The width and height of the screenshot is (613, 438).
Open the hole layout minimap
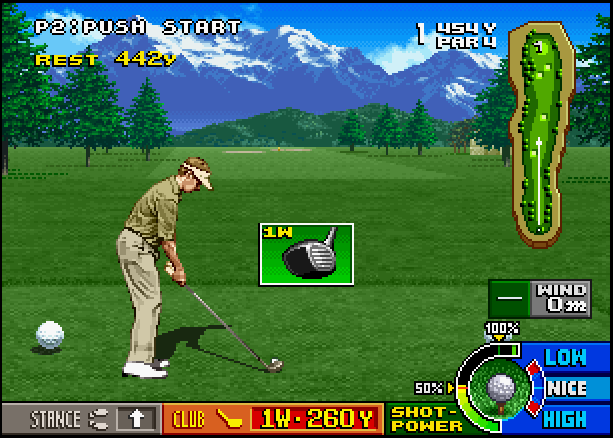542,135
